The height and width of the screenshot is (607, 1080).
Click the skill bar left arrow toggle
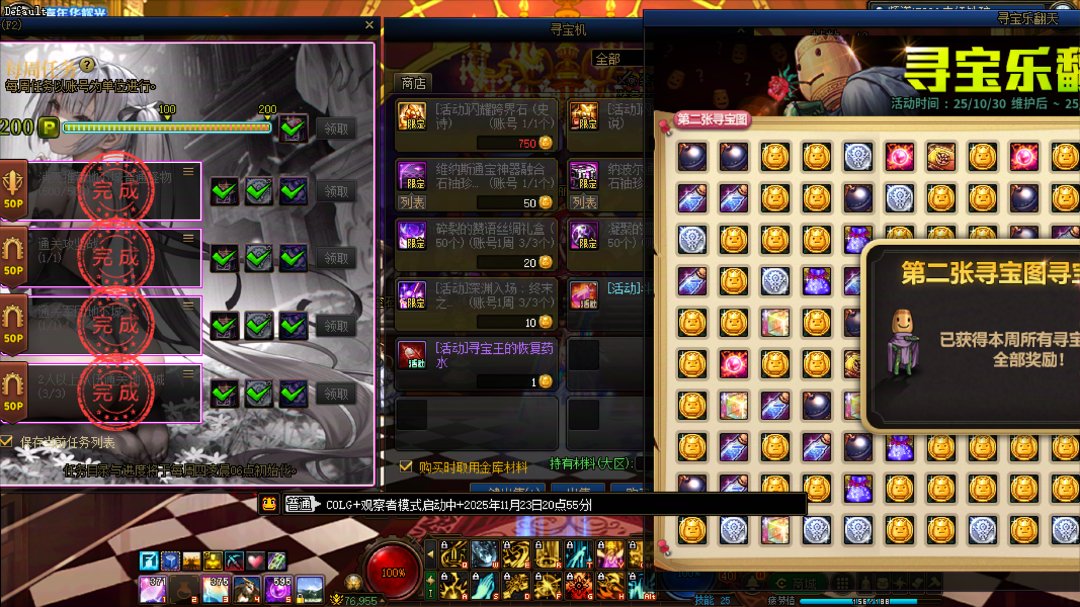pyautogui.click(x=431, y=552)
